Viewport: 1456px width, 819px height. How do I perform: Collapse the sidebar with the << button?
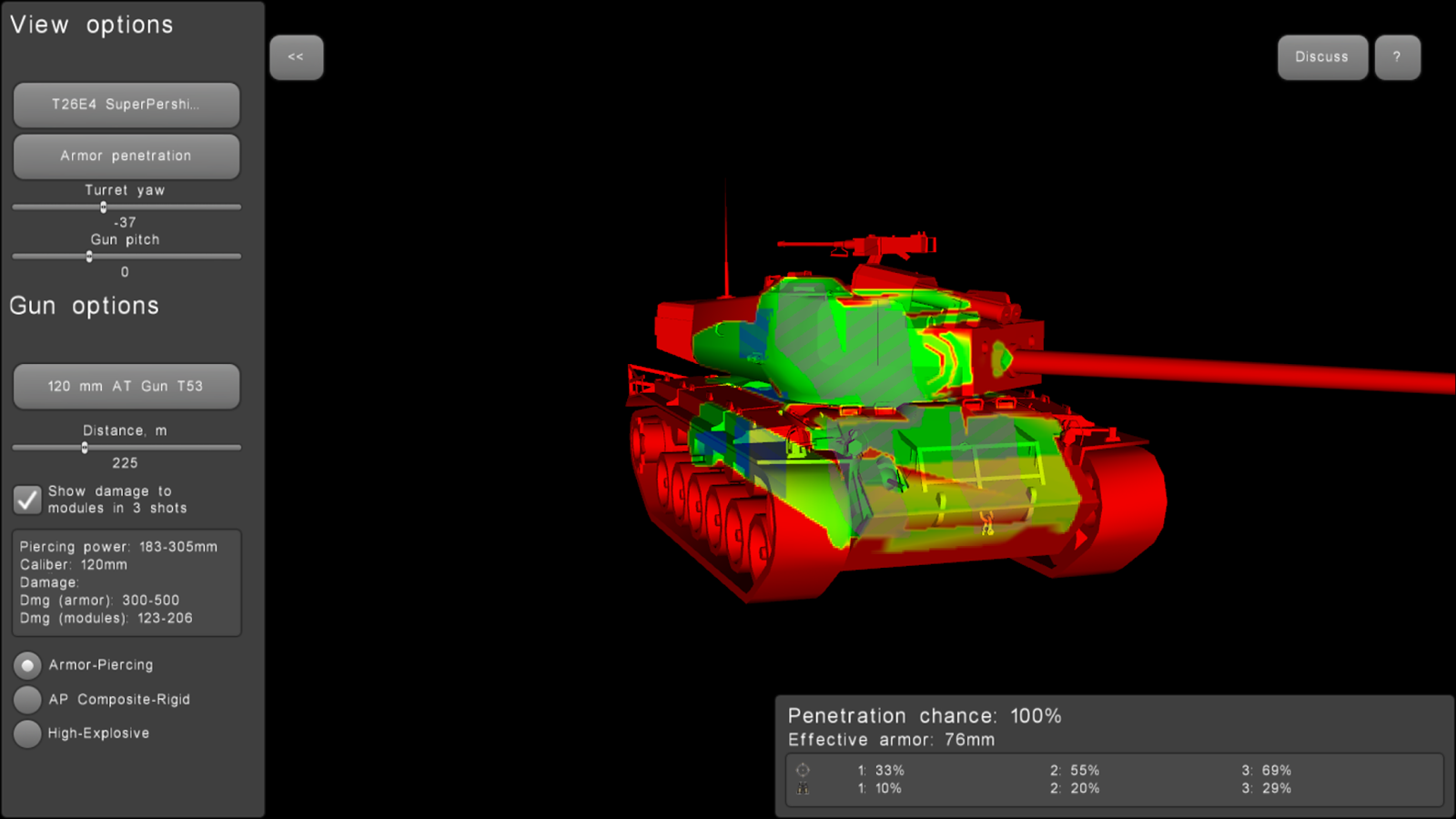[297, 57]
